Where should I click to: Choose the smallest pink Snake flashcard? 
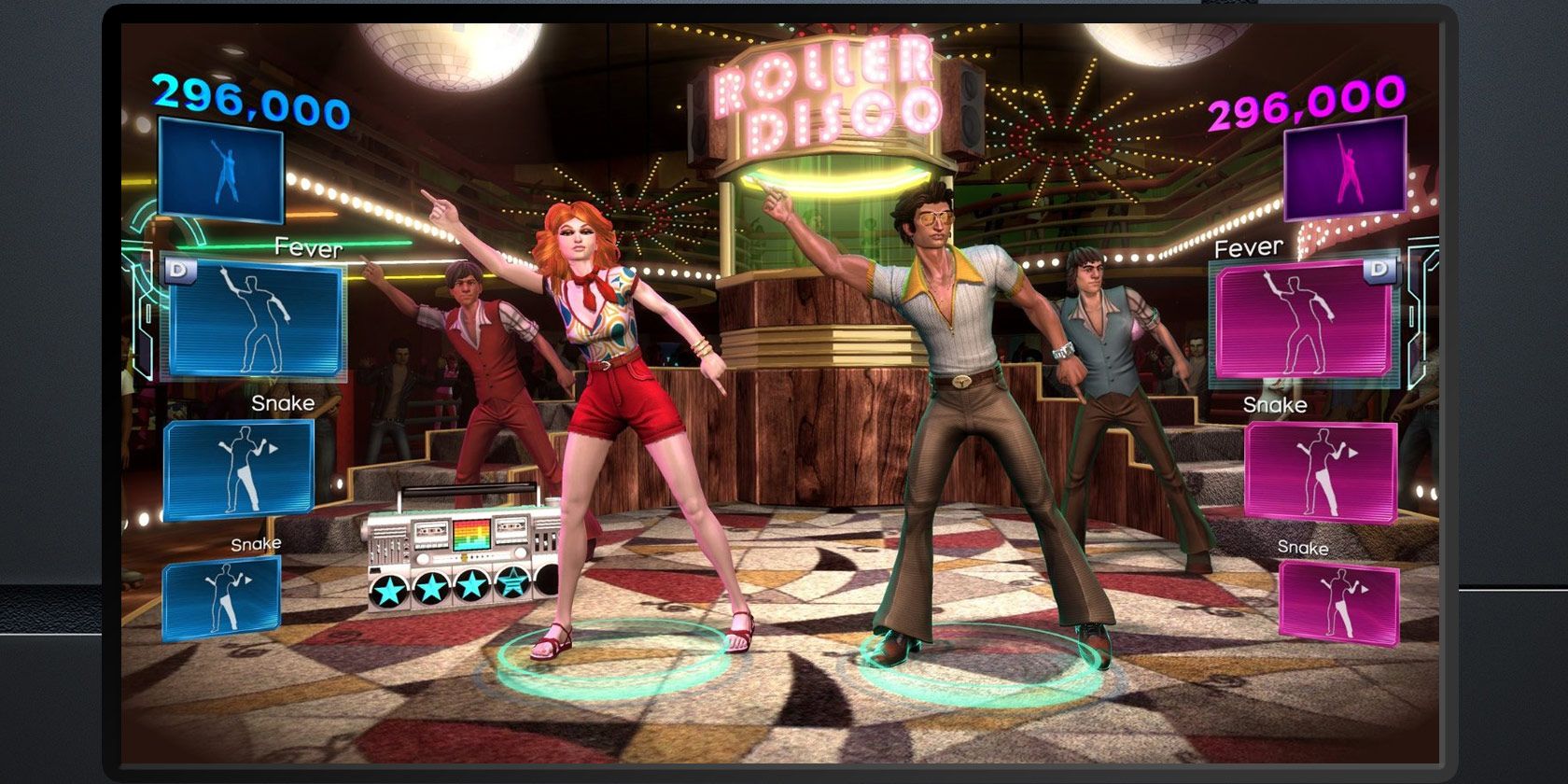point(1338,602)
